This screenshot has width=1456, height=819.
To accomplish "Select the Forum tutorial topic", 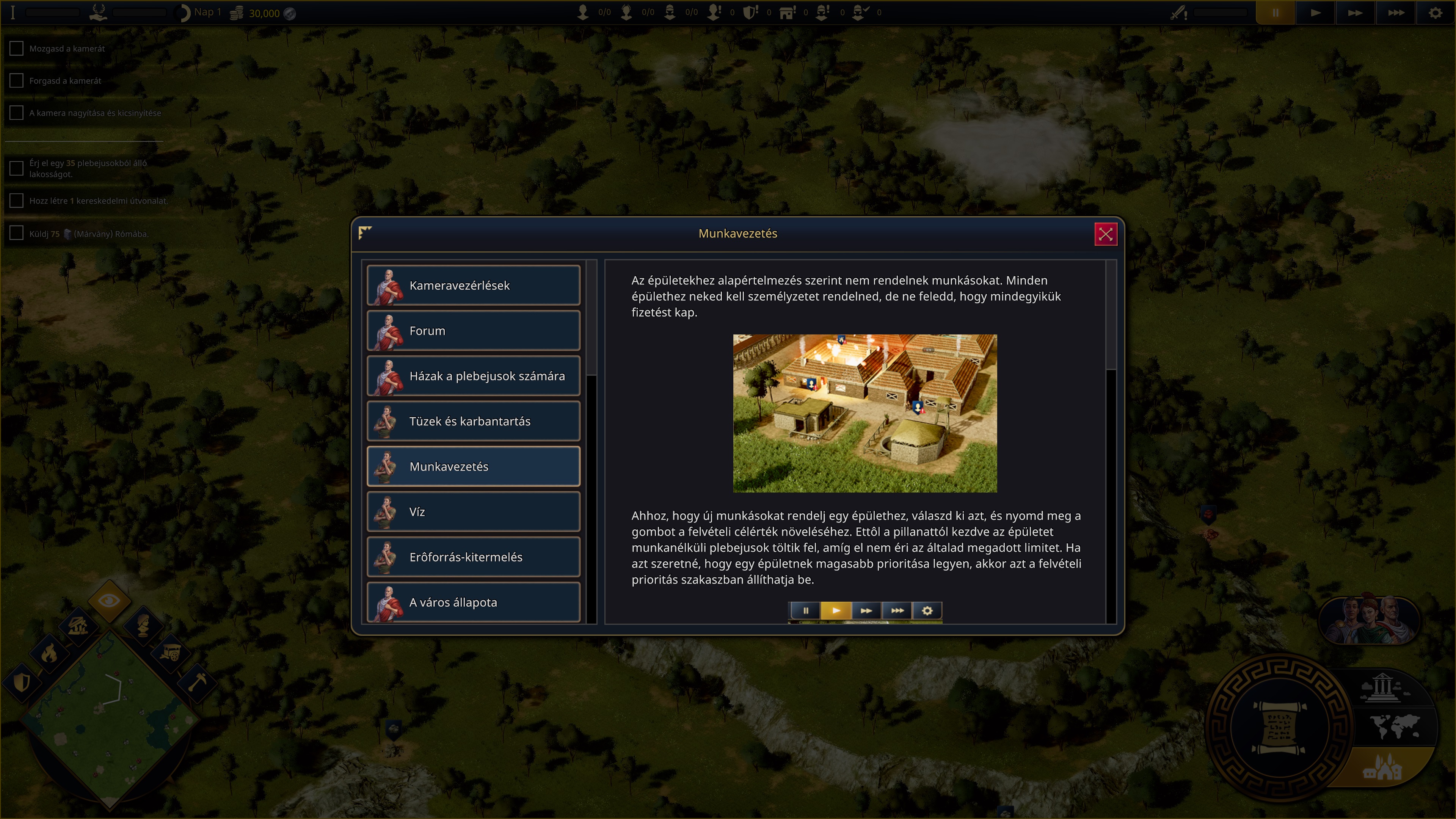I will tap(473, 331).
